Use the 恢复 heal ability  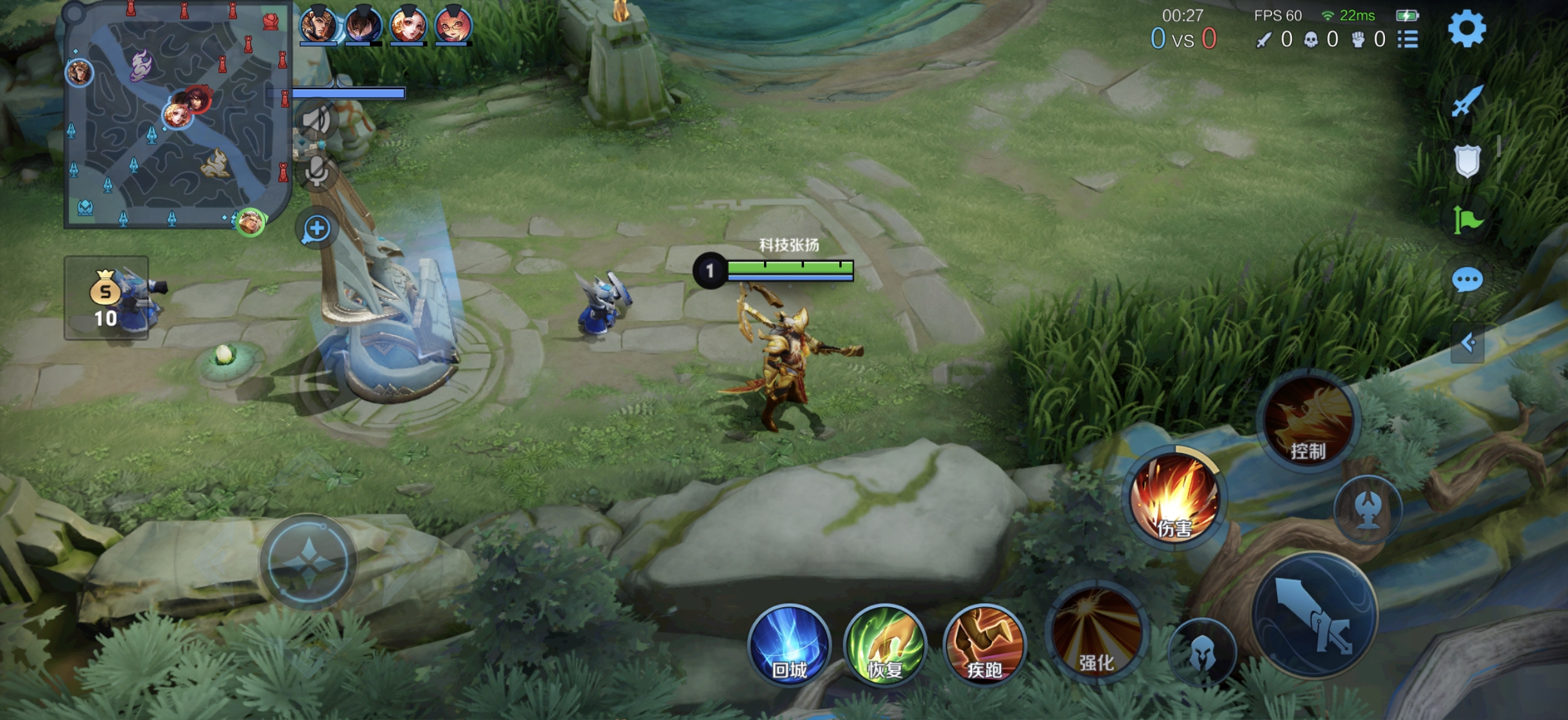pyautogui.click(x=885, y=645)
